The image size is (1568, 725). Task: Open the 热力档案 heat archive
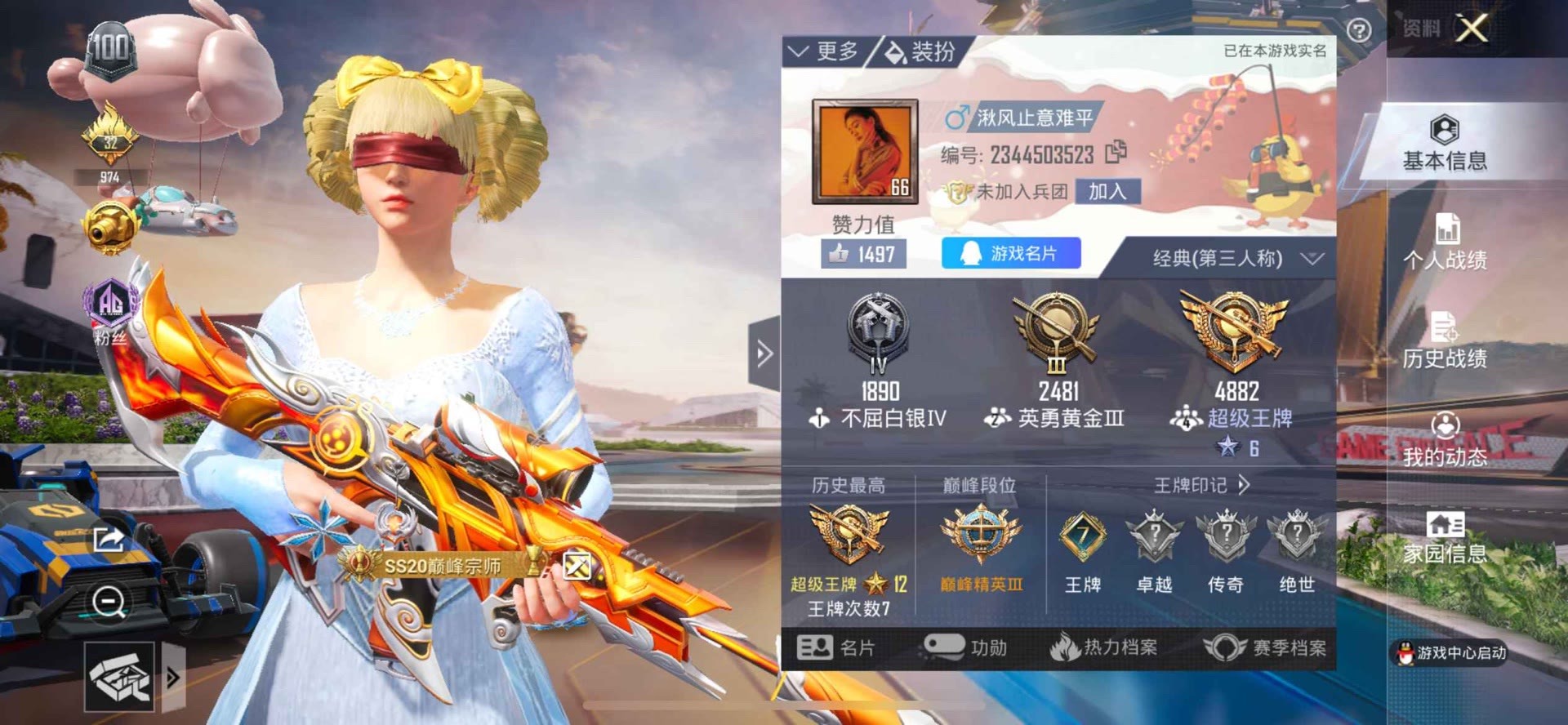(1104, 648)
